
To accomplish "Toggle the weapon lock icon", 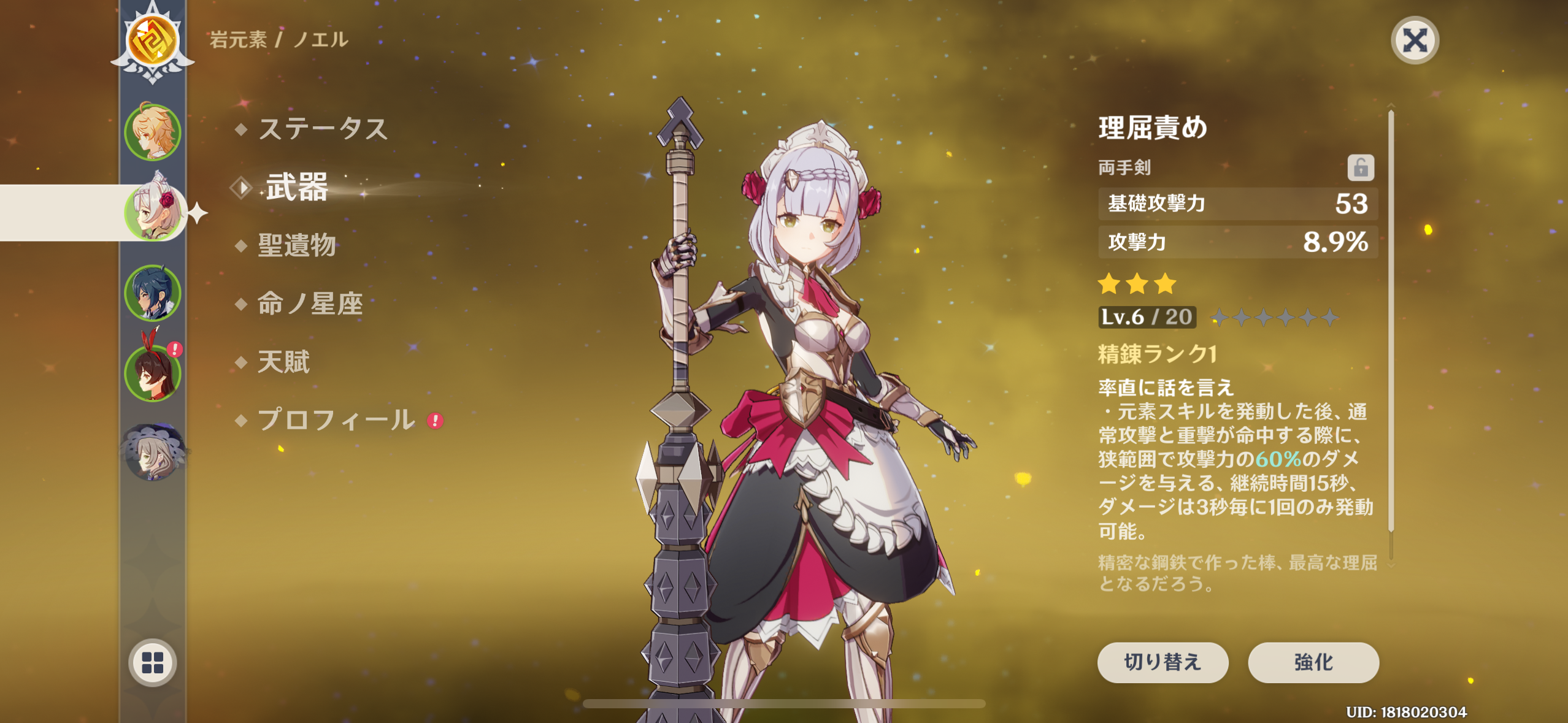I will coord(1360,167).
